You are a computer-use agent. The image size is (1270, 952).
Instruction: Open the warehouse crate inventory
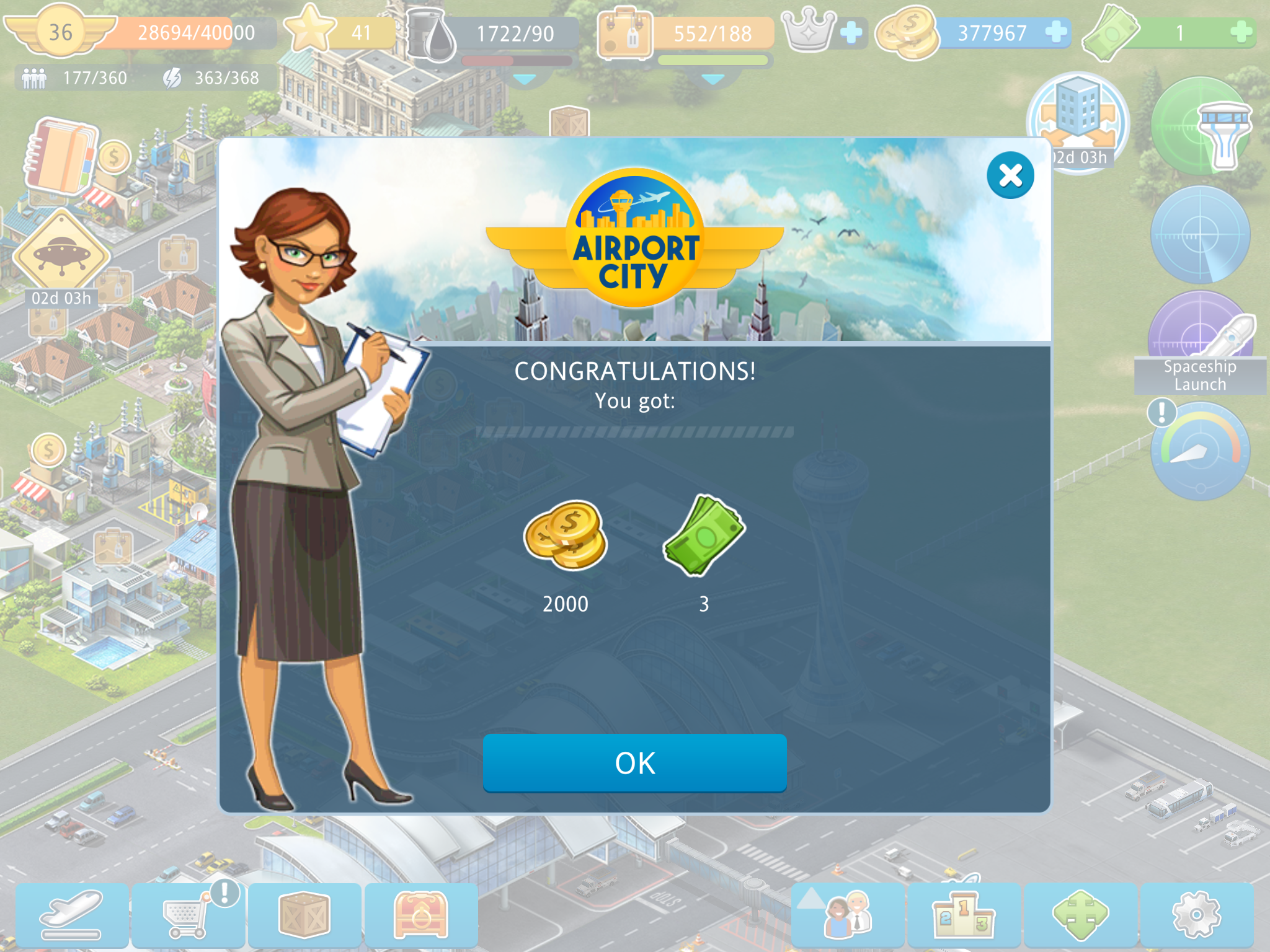(x=304, y=915)
